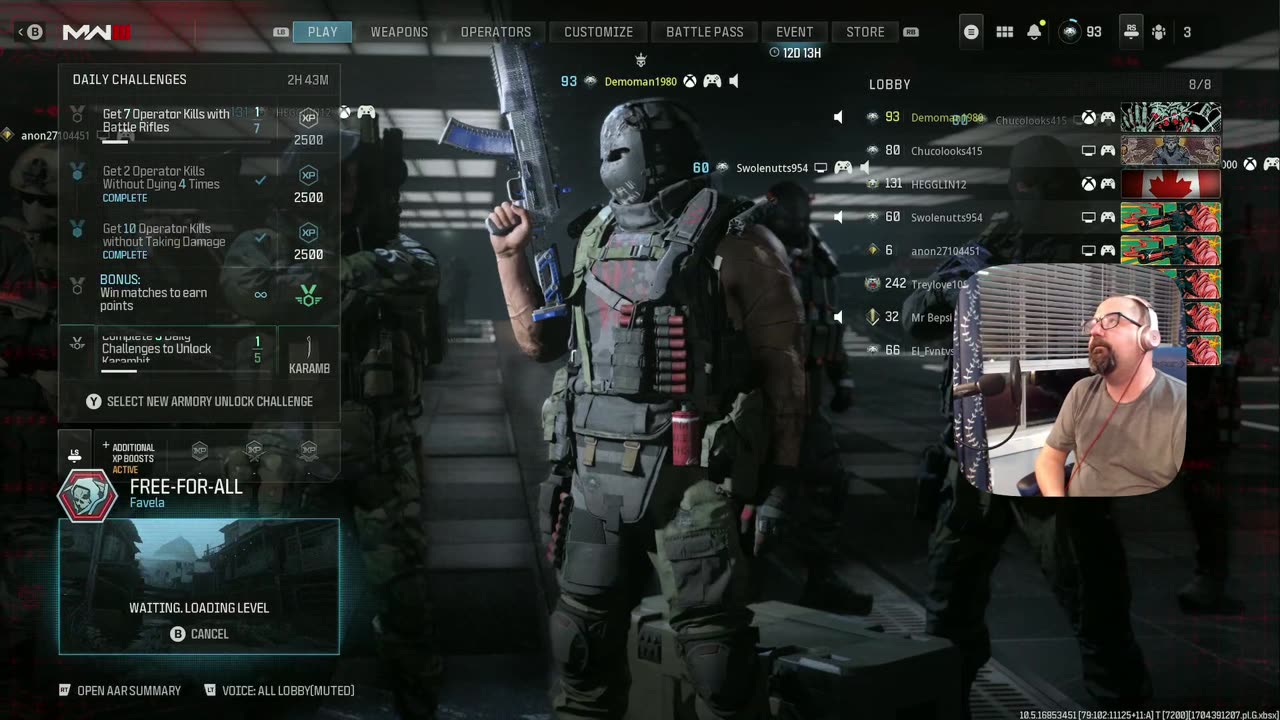The width and height of the screenshot is (1280, 720).
Task: Select the Play tab
Action: (x=322, y=32)
